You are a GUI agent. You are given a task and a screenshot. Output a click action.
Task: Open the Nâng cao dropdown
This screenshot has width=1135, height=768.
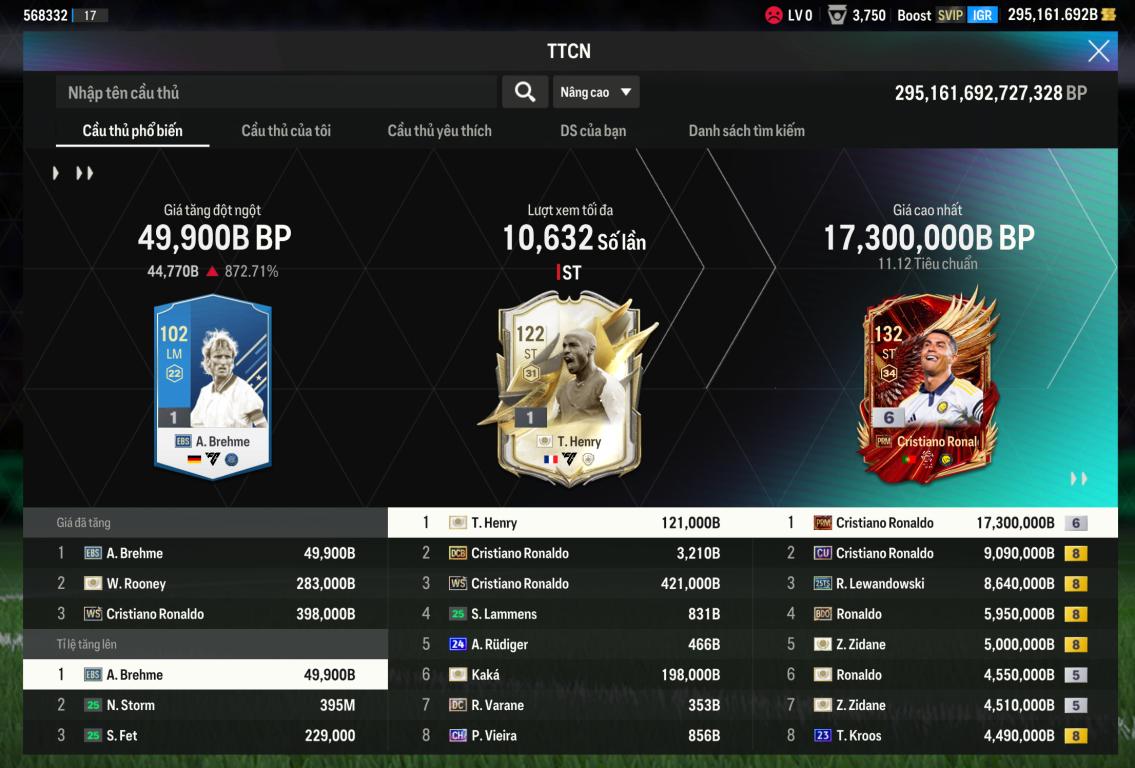click(596, 93)
